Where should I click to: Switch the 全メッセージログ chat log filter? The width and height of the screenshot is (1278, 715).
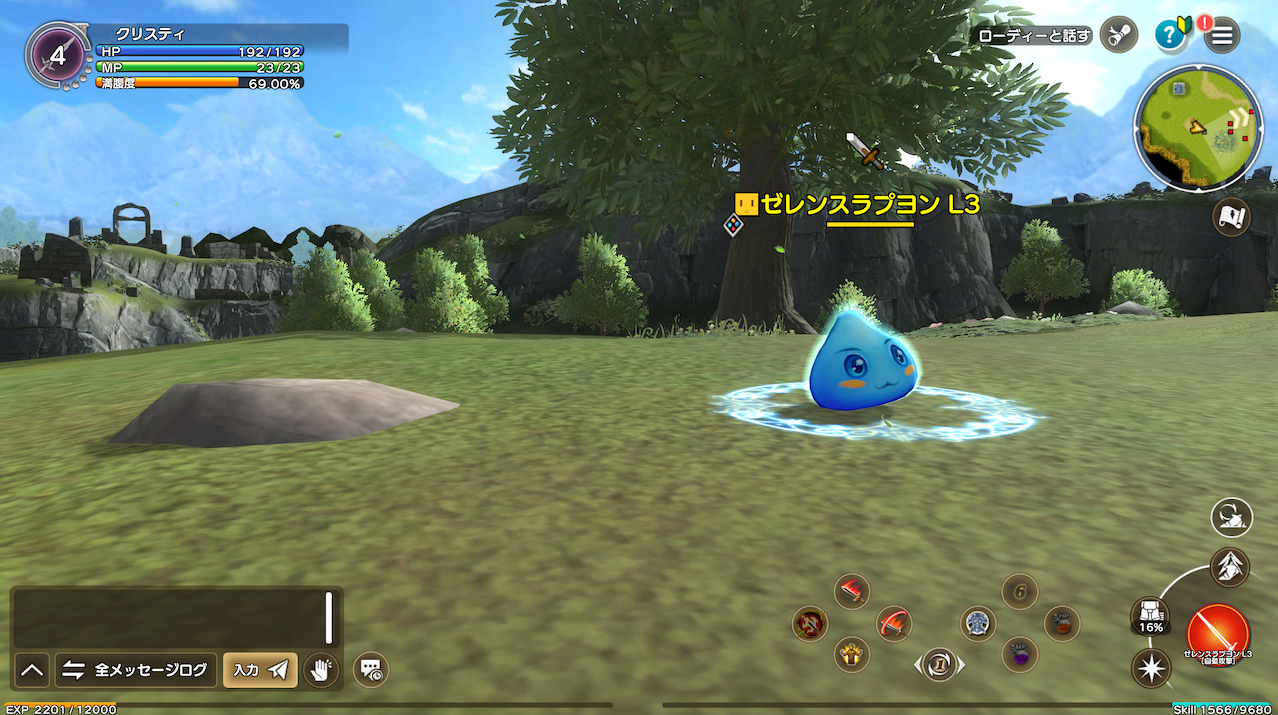click(136, 670)
